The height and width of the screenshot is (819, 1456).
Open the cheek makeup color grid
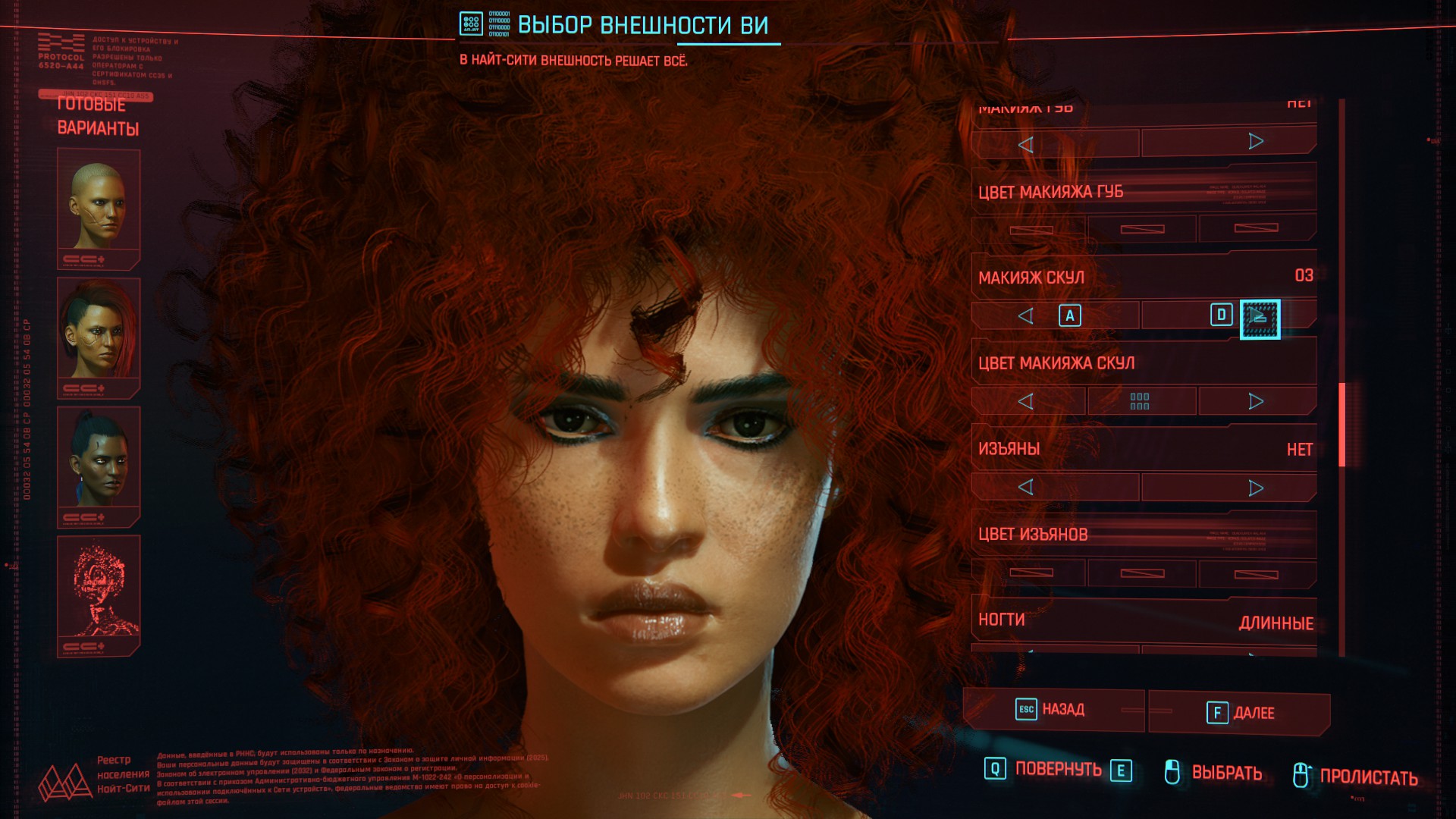1140,401
